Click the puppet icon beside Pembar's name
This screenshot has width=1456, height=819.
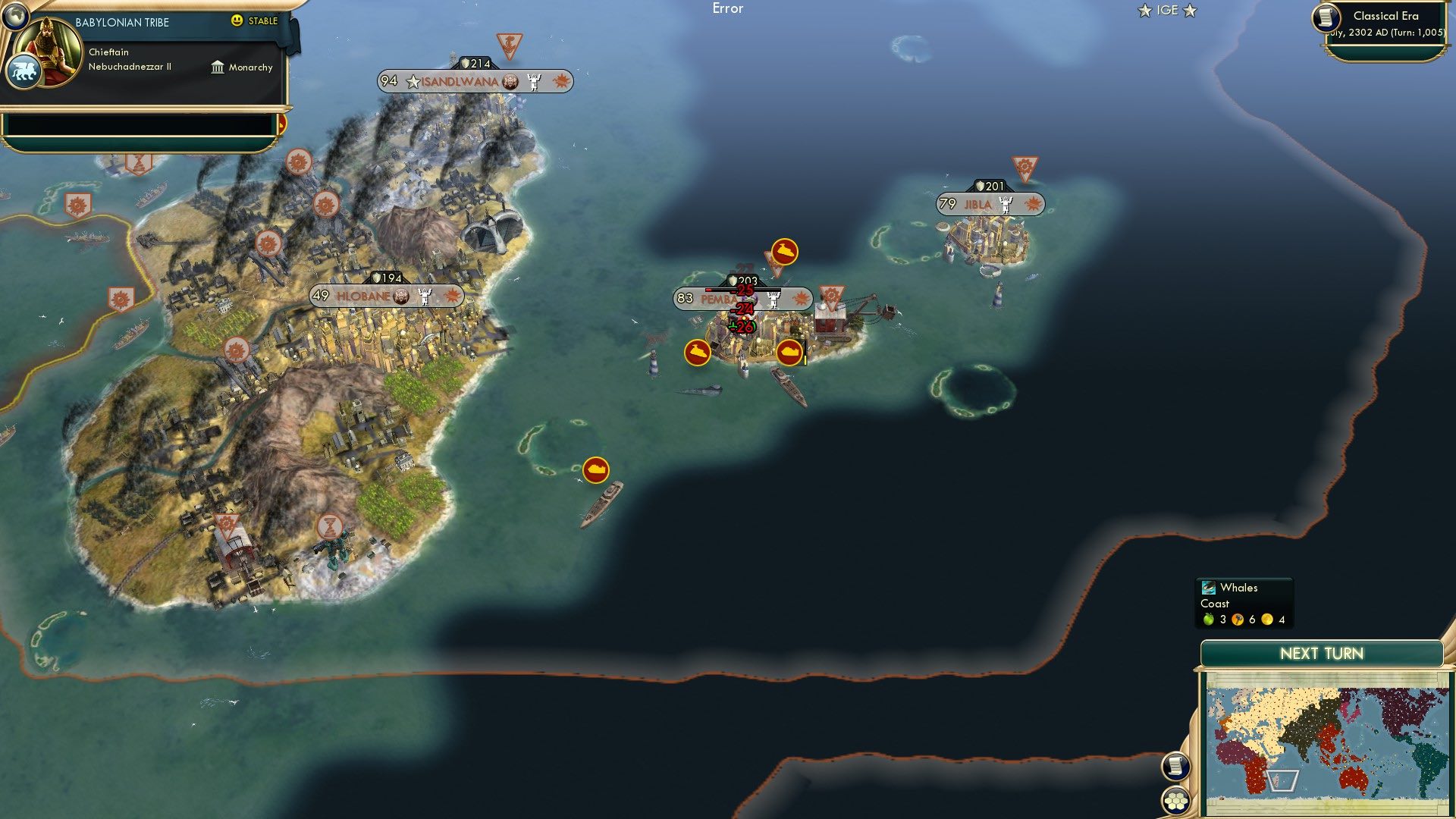tap(773, 299)
